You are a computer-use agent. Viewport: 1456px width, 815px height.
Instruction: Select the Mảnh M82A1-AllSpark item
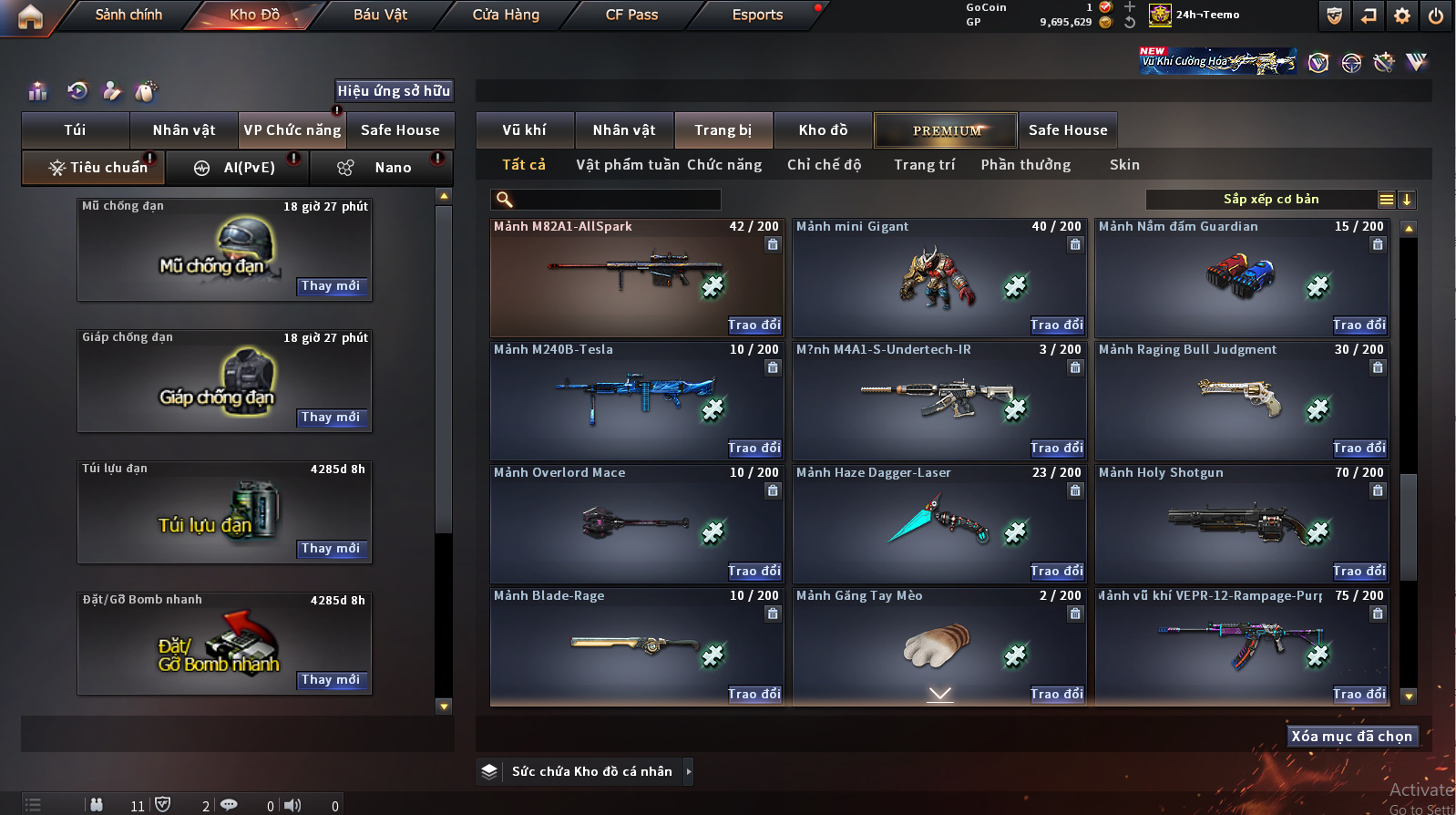tap(637, 277)
